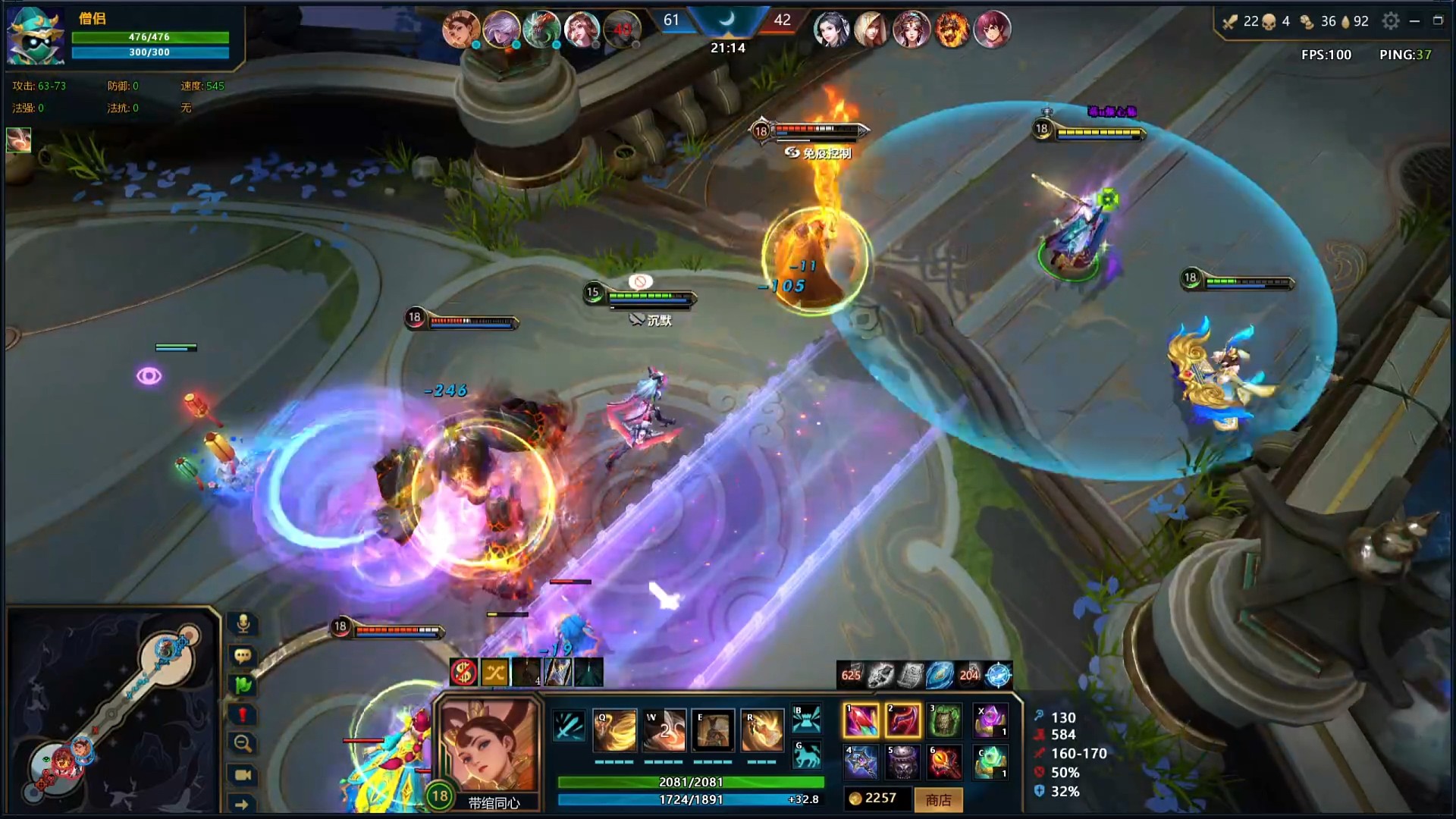The width and height of the screenshot is (1456, 819).
Task: Select the red gem item in slot 1
Action: pos(861,720)
